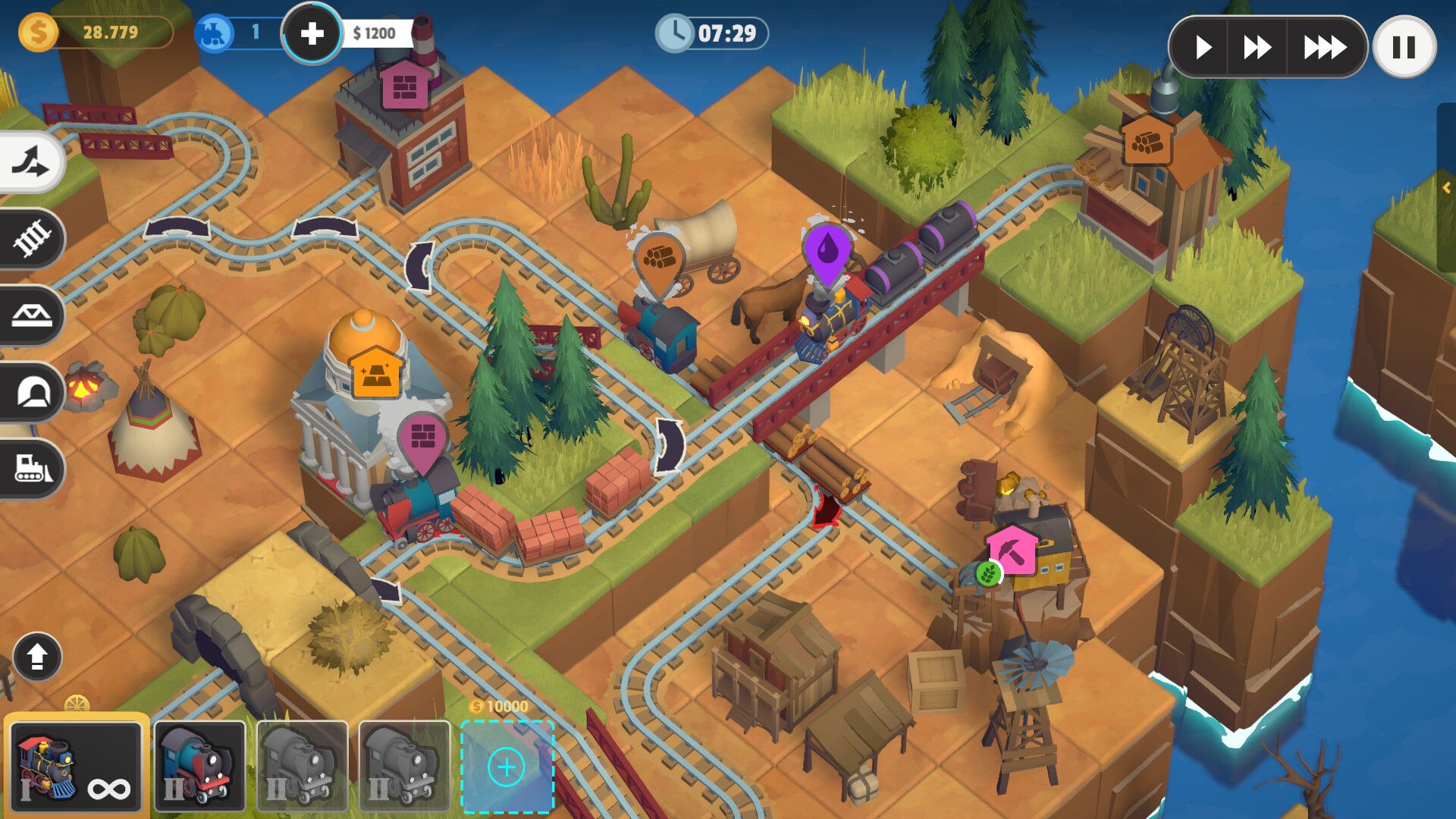Pick the tunnel building tool
1456x819 pixels.
31,392
